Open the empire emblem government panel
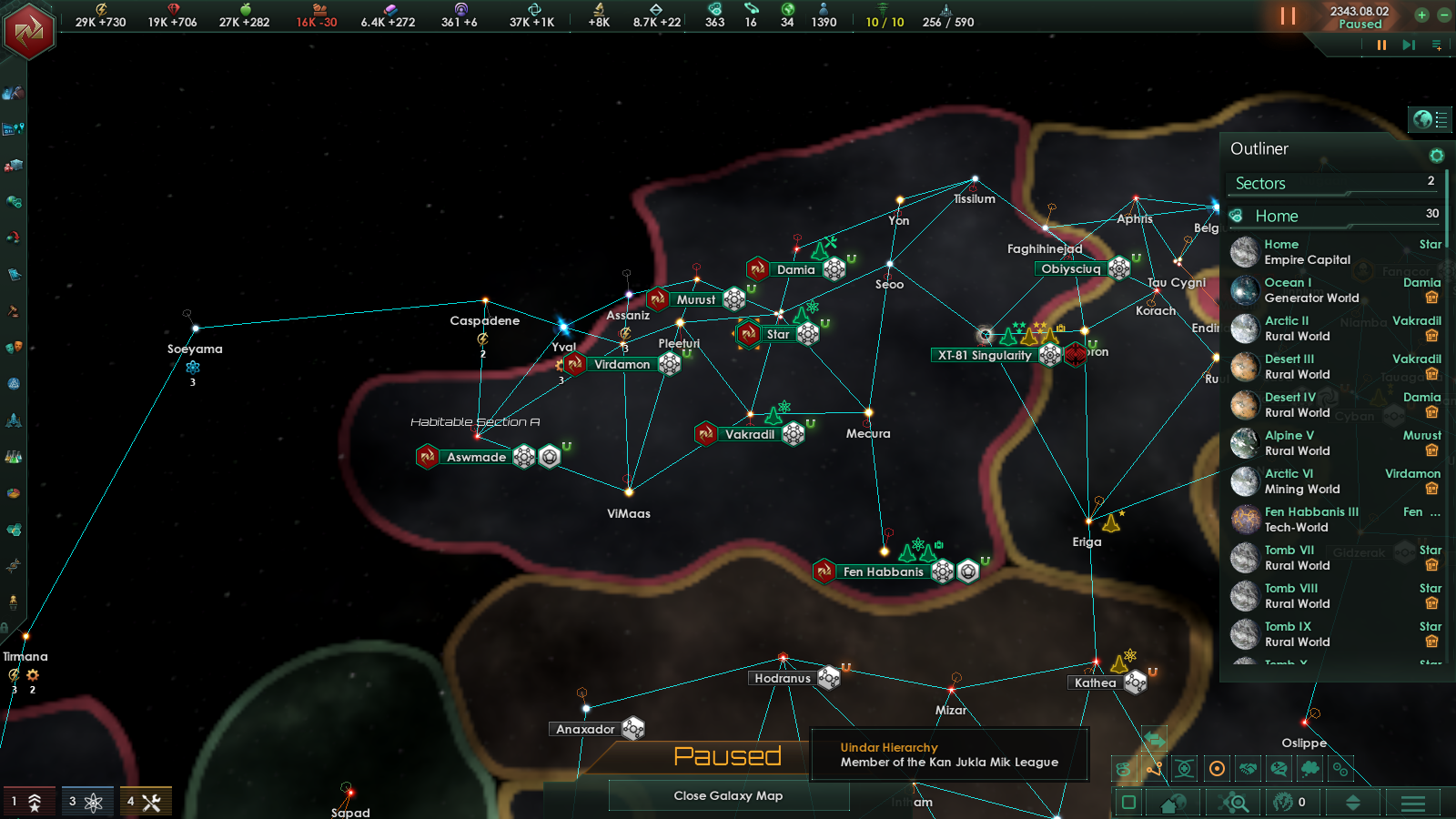1456x819 pixels. point(29,31)
